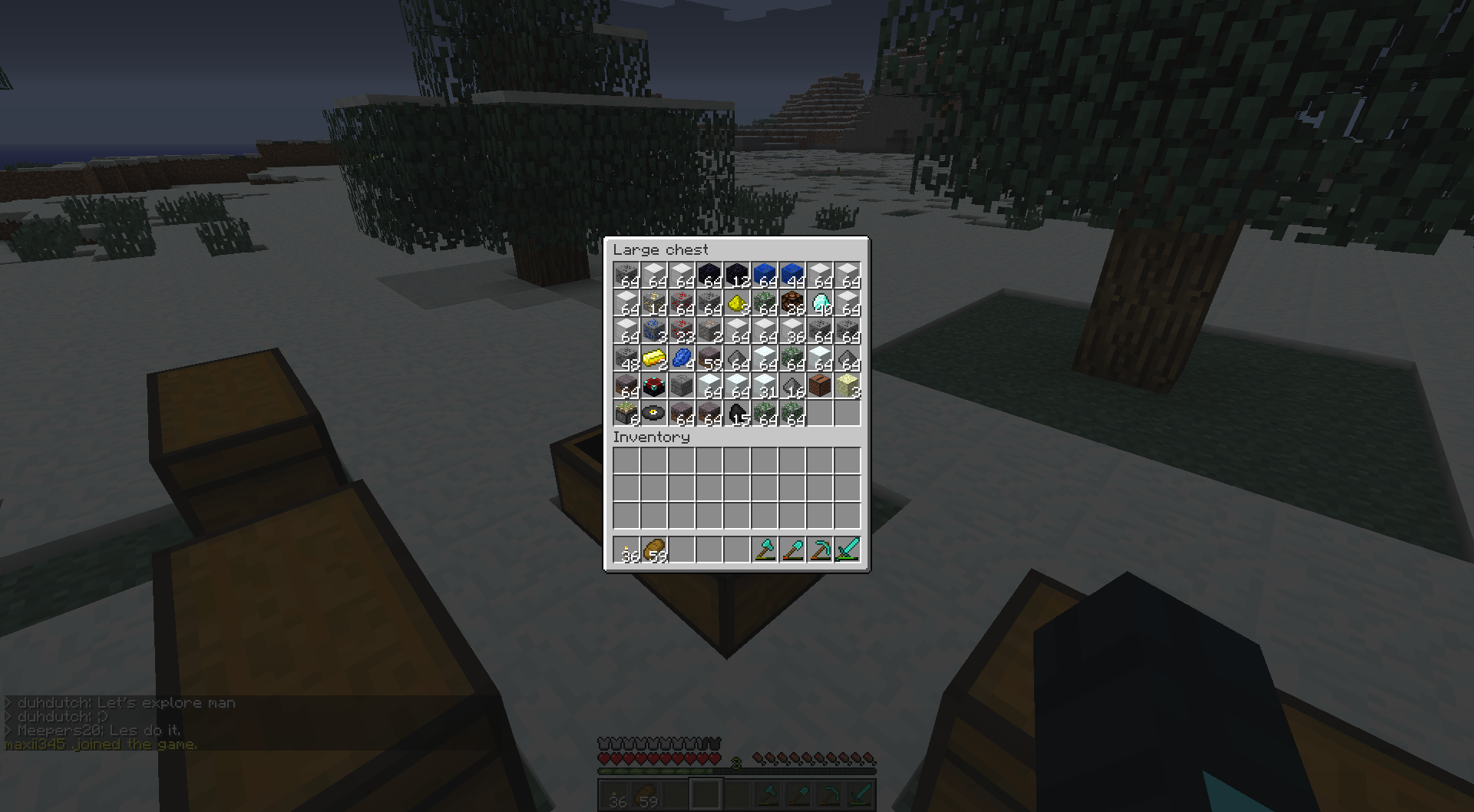Screen dimensions: 1474x812
Task: Click the Large chest title text
Action: pos(660,249)
